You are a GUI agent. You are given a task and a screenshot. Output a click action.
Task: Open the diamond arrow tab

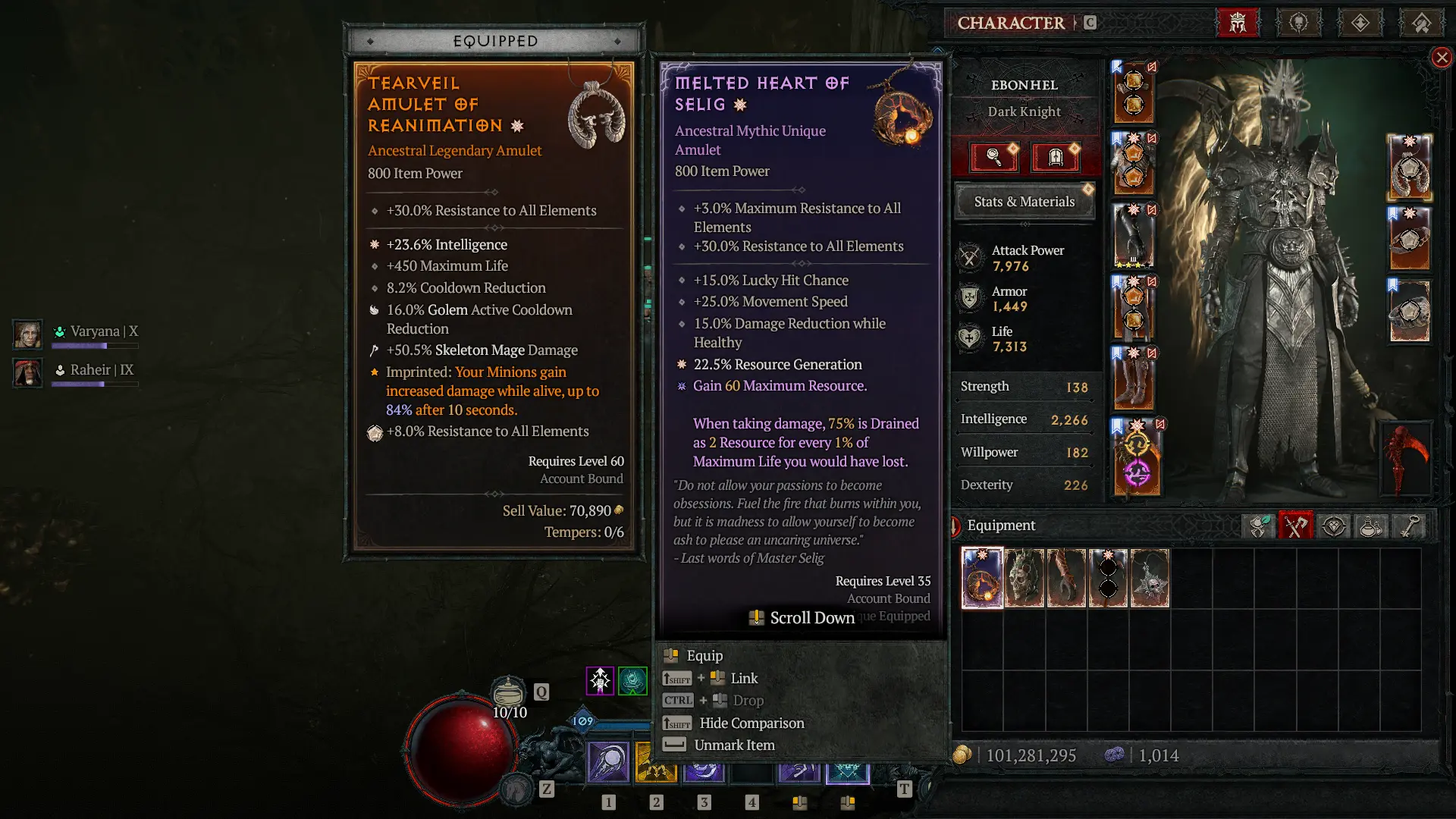pos(1360,23)
